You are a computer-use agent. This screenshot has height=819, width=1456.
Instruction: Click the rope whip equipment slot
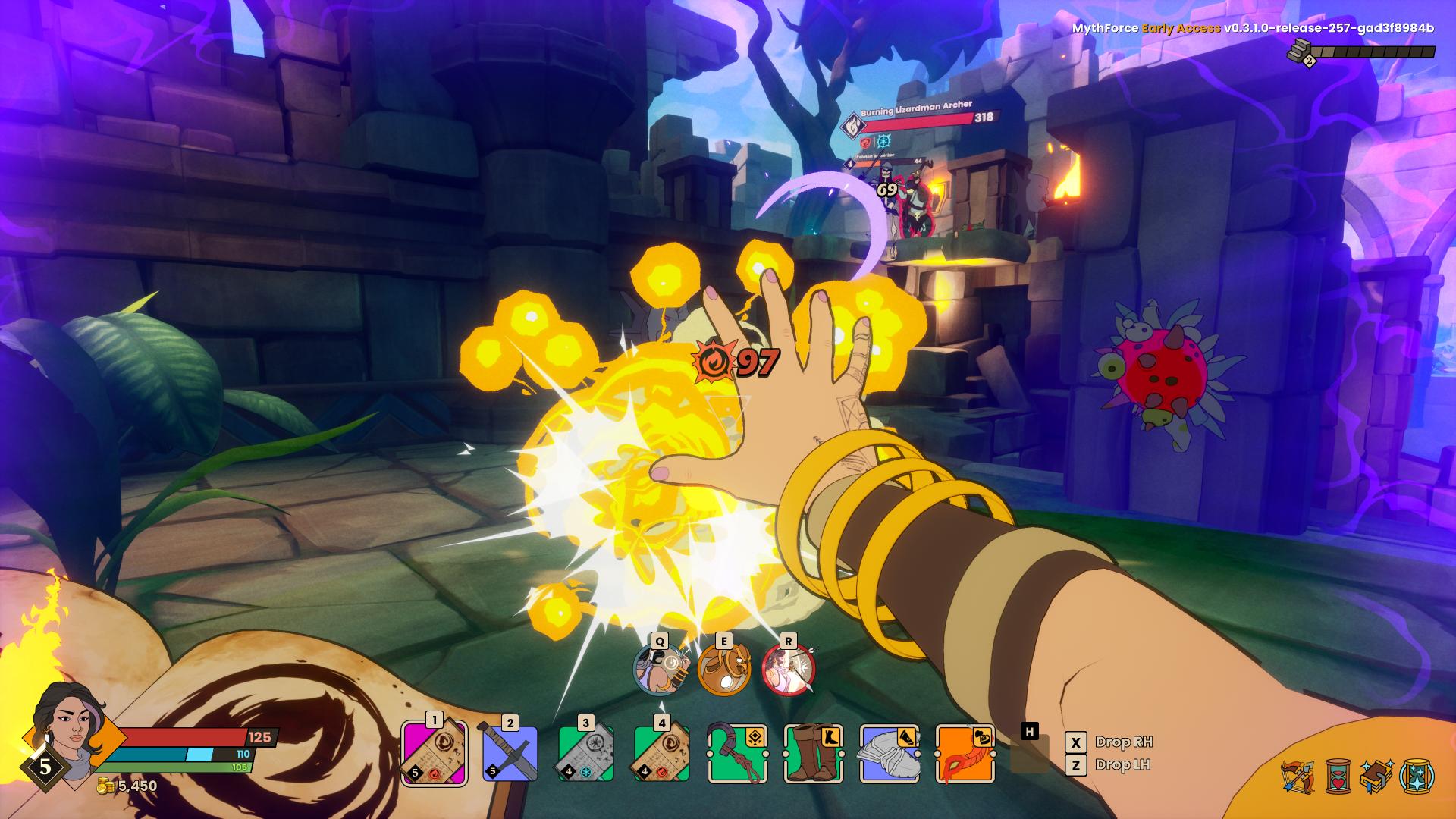[737, 754]
